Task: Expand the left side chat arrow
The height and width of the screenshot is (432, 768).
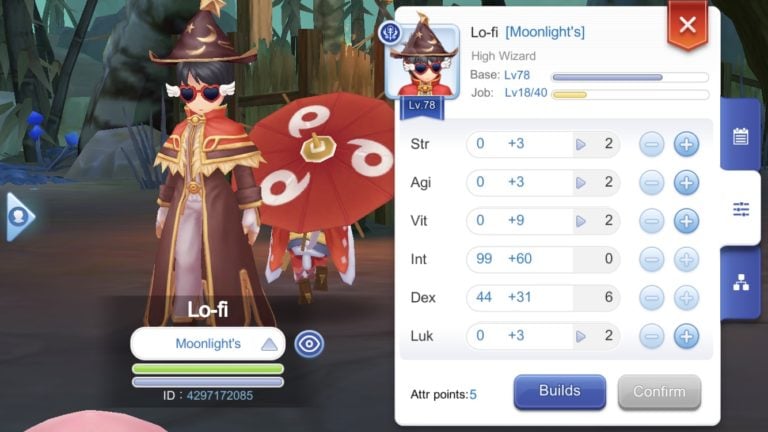Action: click(19, 215)
